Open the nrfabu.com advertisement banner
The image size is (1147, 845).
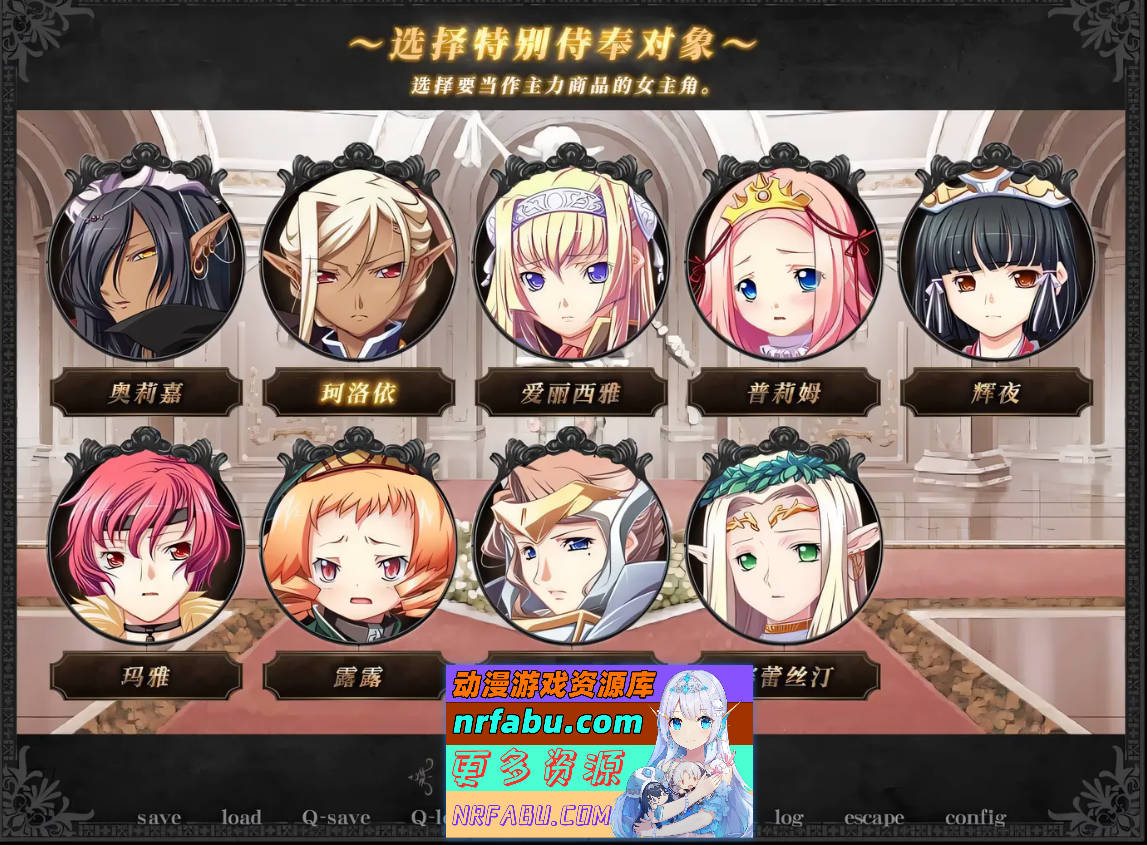[x=598, y=750]
